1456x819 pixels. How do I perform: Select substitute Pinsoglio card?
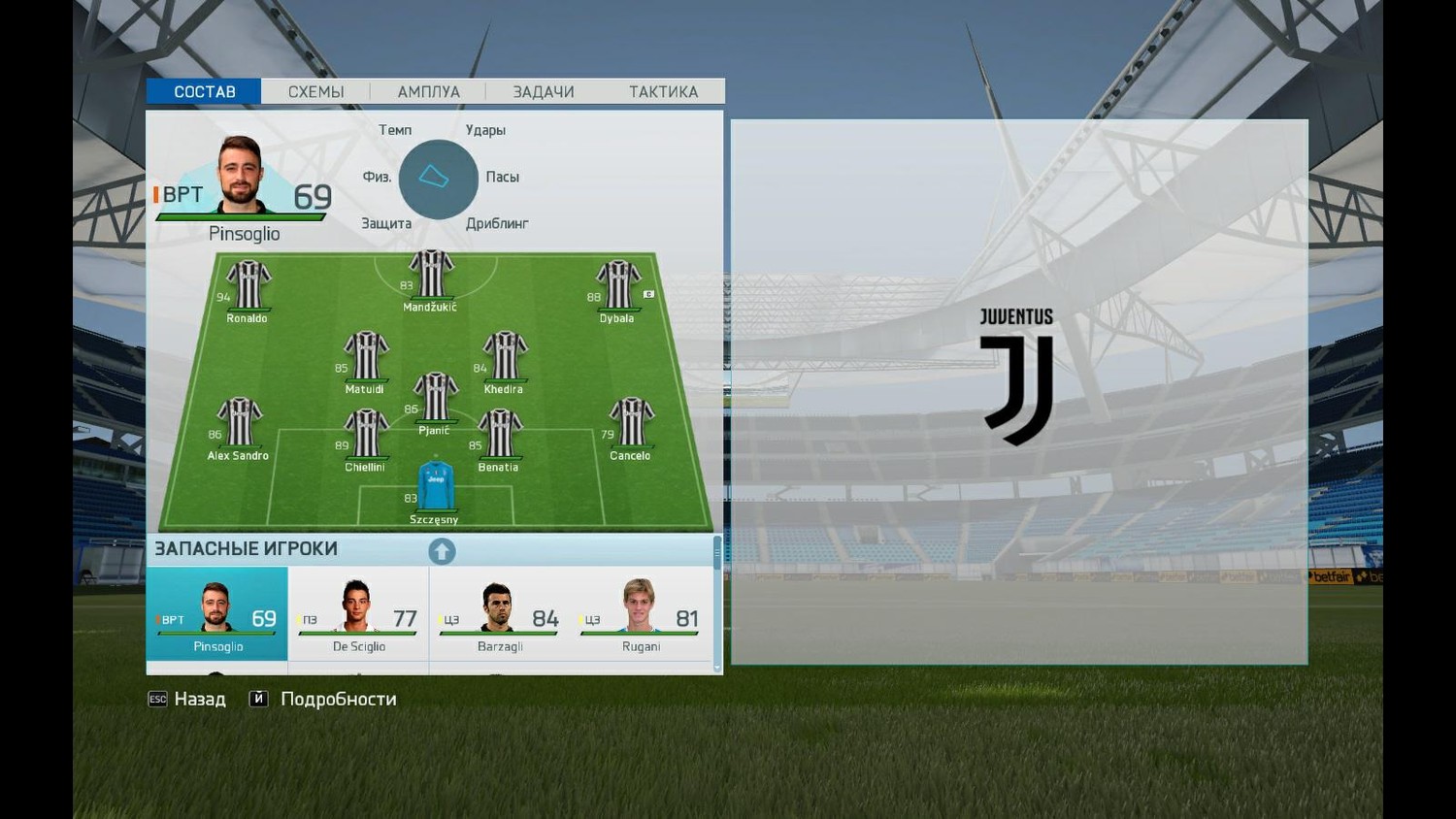click(x=217, y=613)
